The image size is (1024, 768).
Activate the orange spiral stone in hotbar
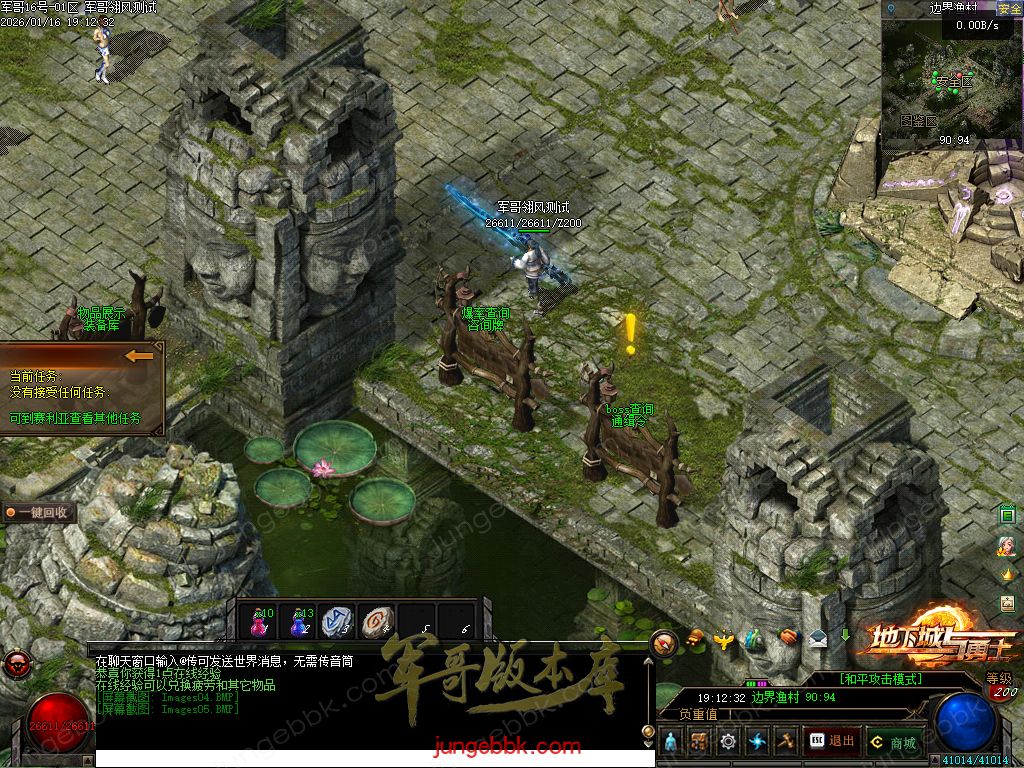pos(378,621)
